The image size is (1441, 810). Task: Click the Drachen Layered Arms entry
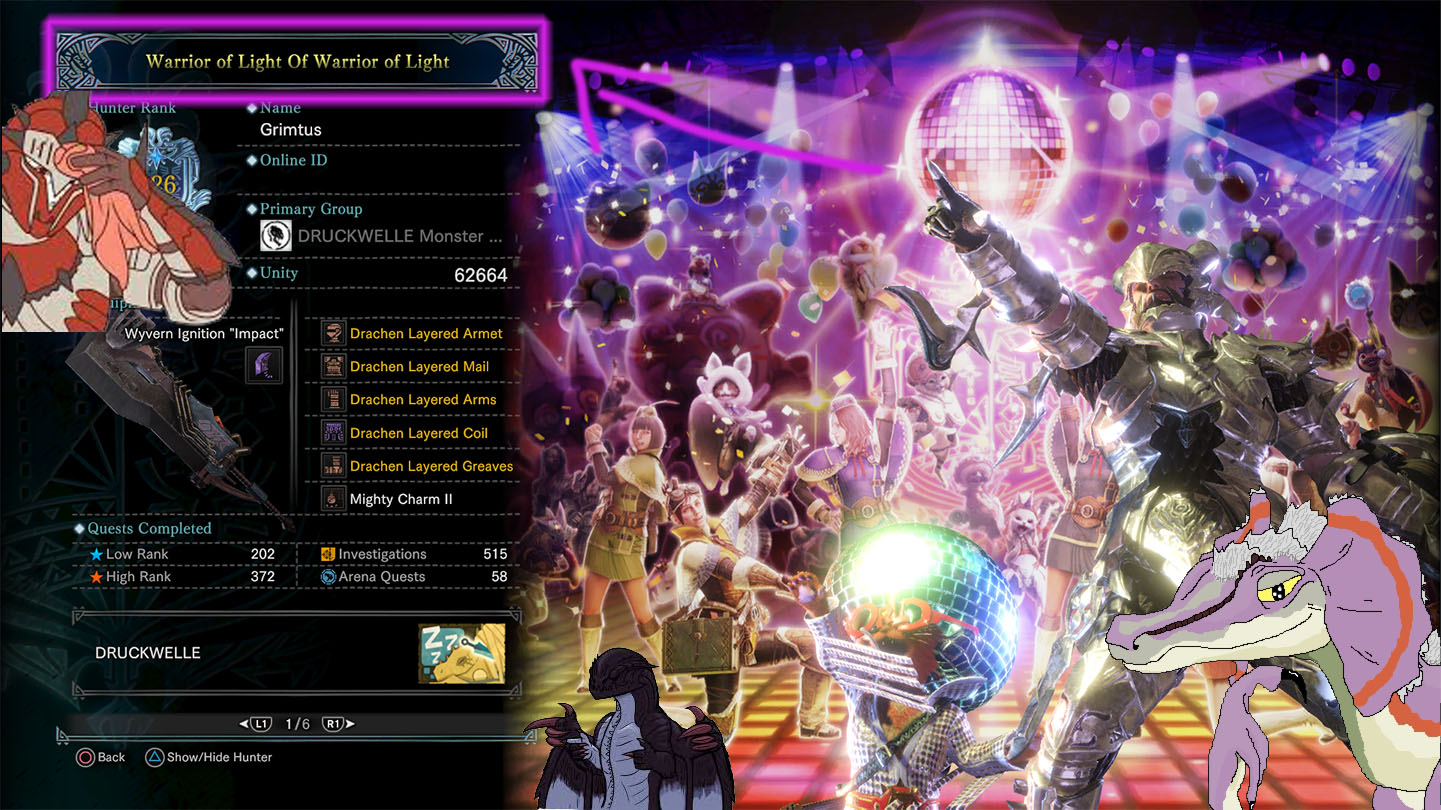click(x=423, y=400)
